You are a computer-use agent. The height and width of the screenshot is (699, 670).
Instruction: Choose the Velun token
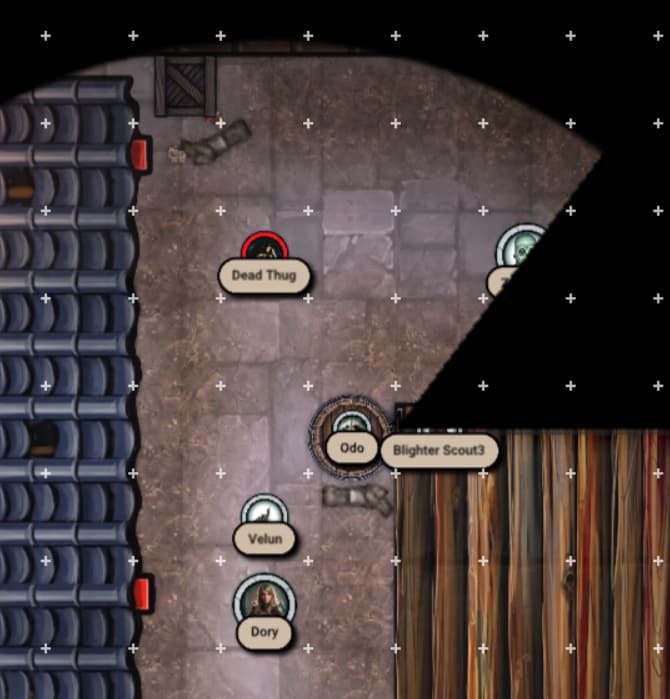pos(265,512)
